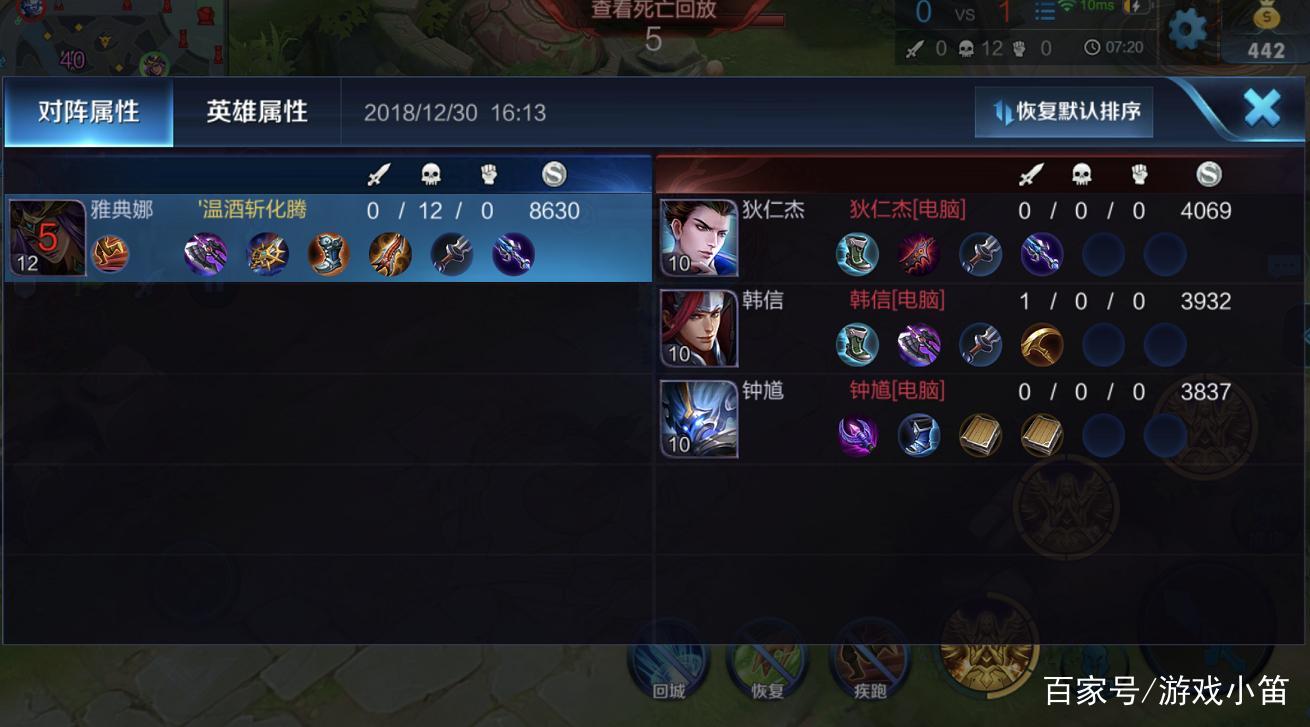Screen dimensions: 1310x727
Task: Select the 对阵属性 tab
Action: [88, 112]
